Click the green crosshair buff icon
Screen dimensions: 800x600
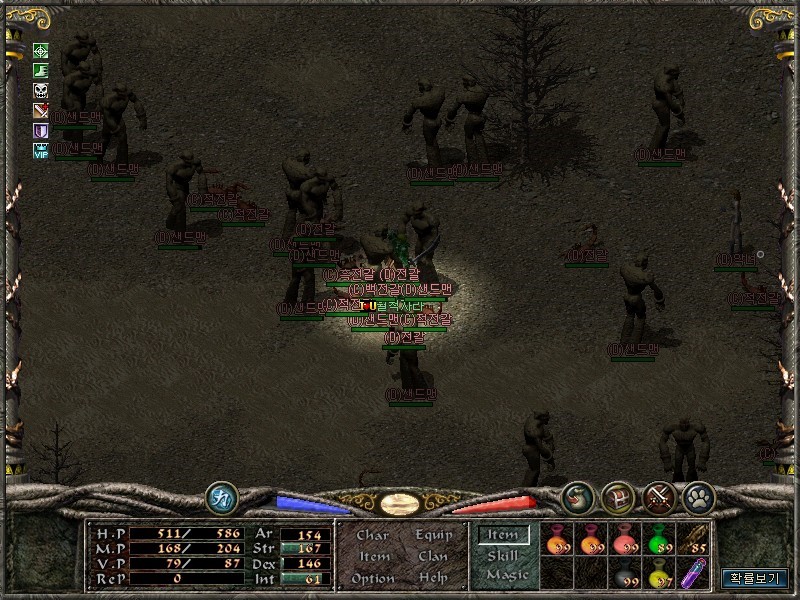41,51
